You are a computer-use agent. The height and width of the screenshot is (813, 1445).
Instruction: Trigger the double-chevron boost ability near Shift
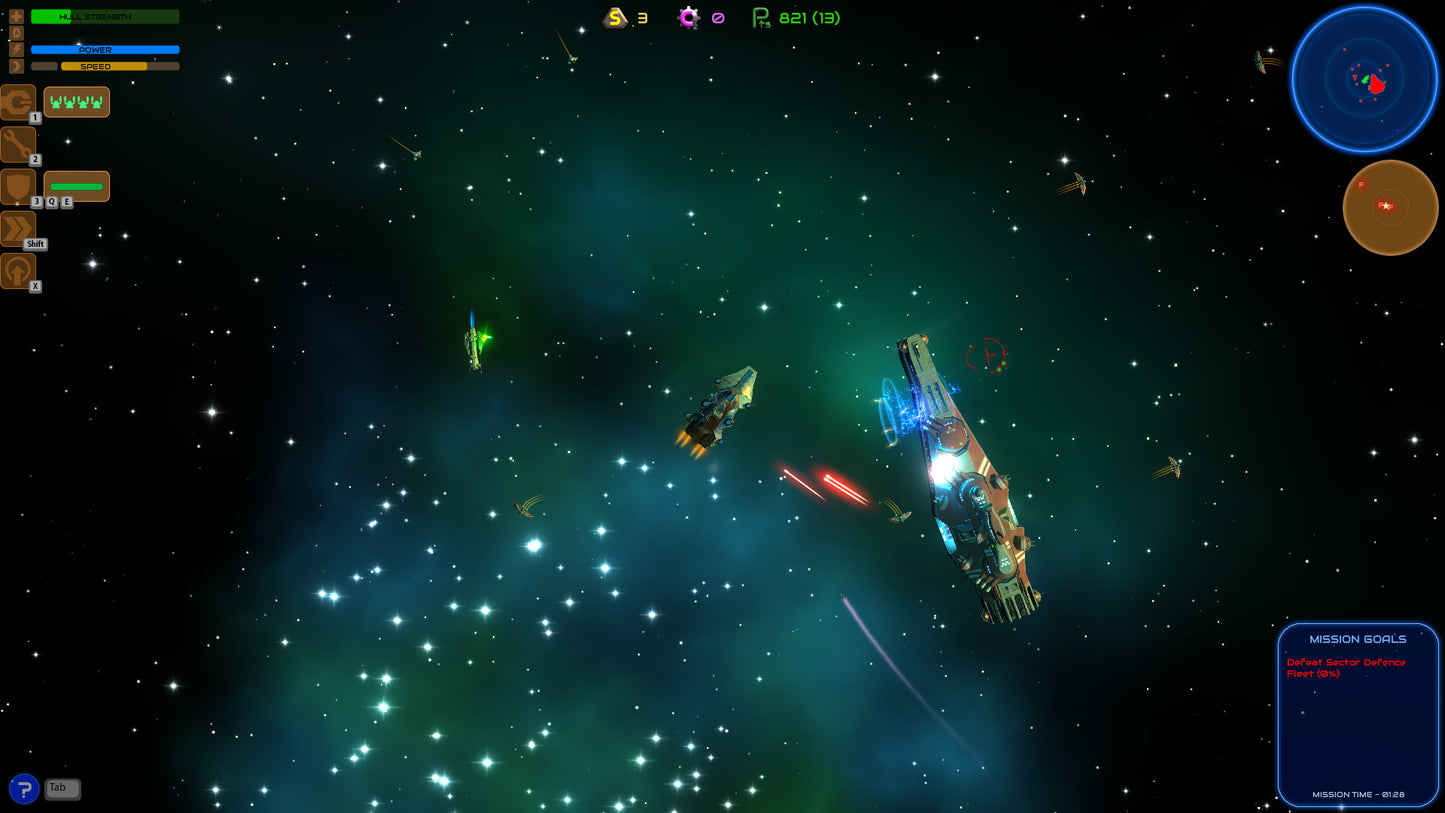coord(18,228)
